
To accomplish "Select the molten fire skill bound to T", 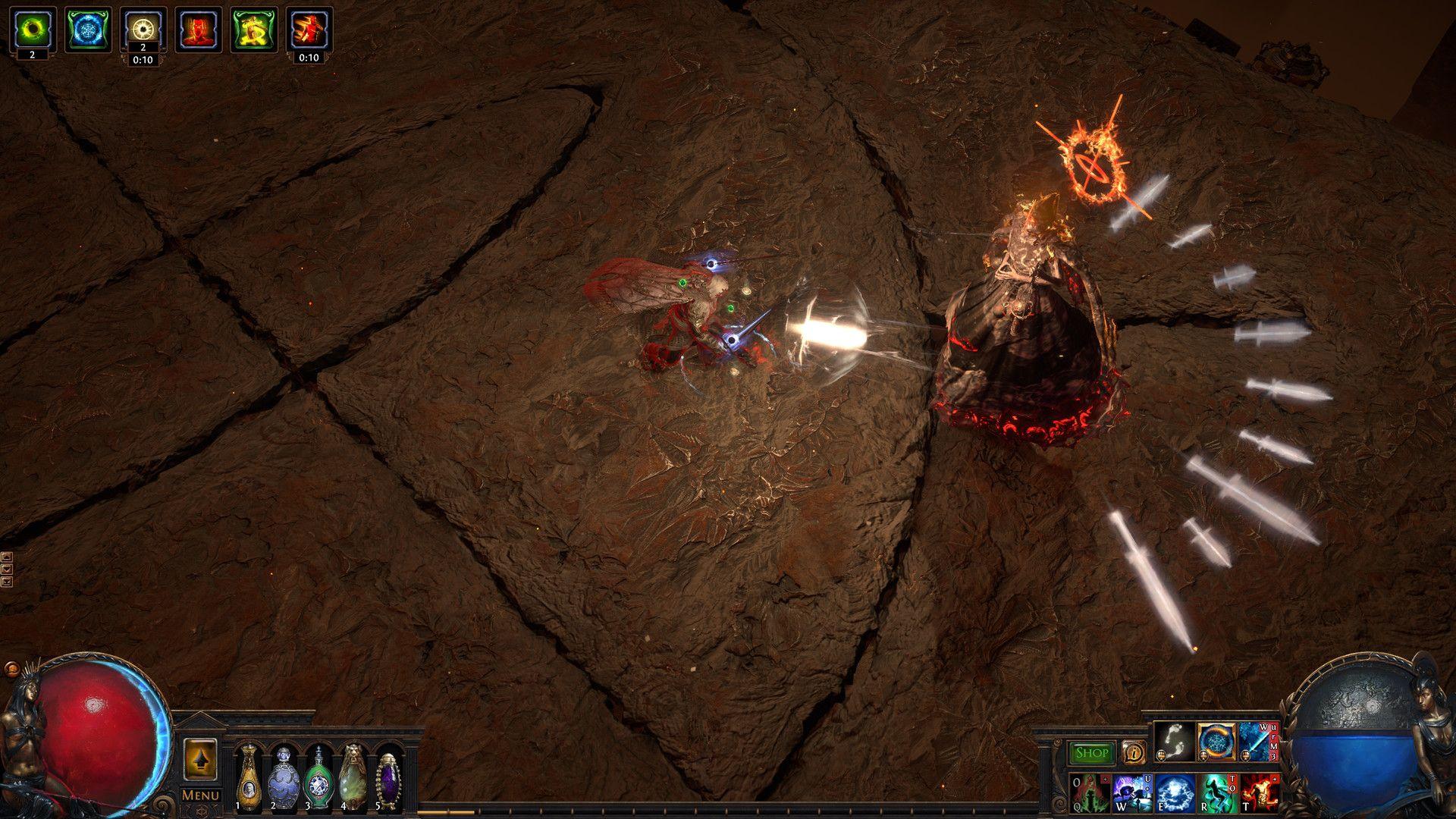I will point(1259,795).
